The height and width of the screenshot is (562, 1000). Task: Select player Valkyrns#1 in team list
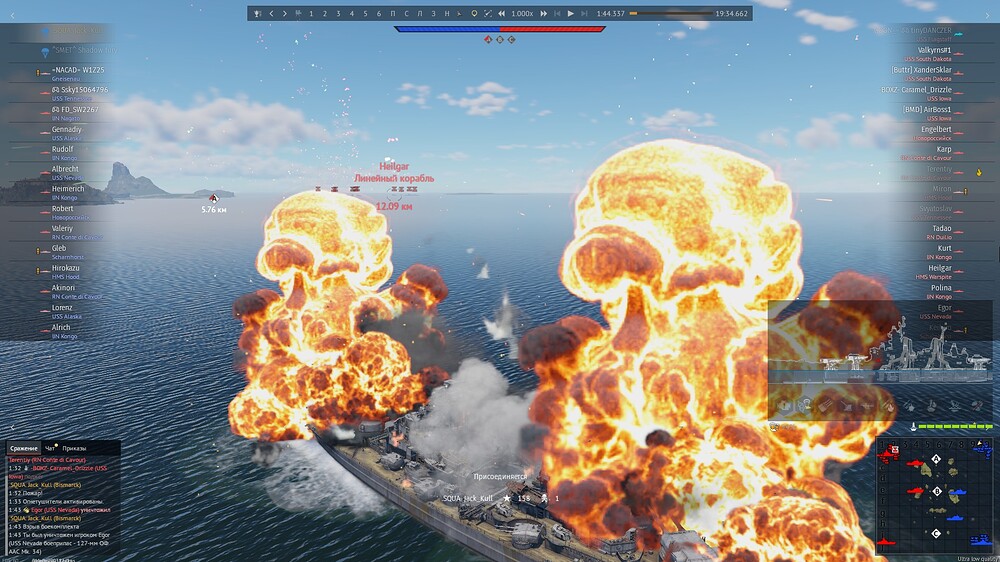(934, 50)
